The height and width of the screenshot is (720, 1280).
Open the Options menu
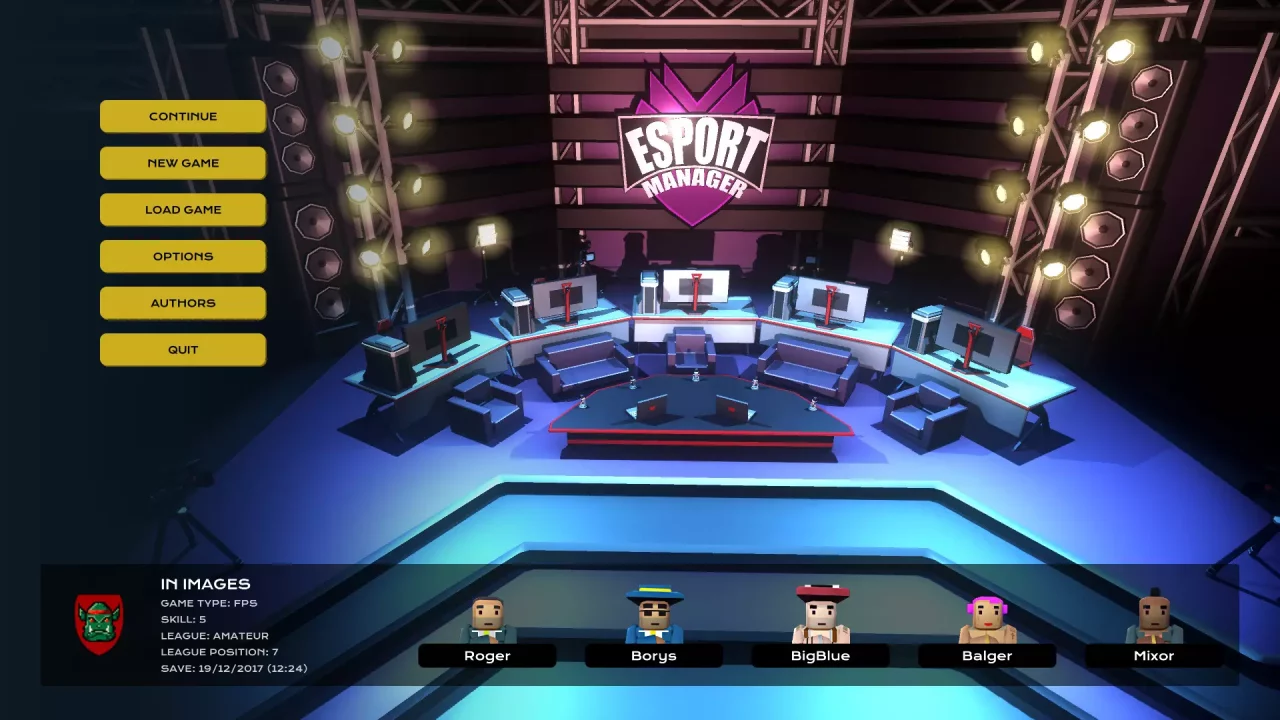pyautogui.click(x=183, y=256)
